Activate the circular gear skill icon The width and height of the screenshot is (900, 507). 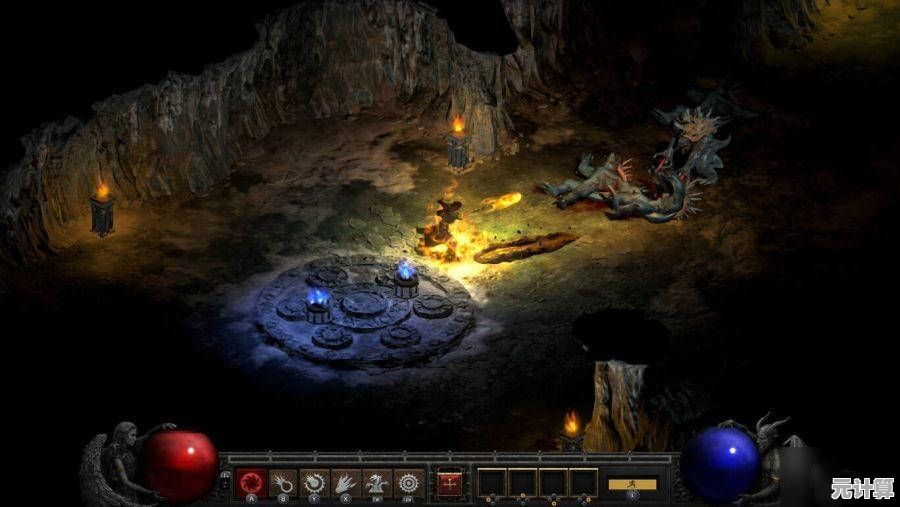(x=408, y=483)
